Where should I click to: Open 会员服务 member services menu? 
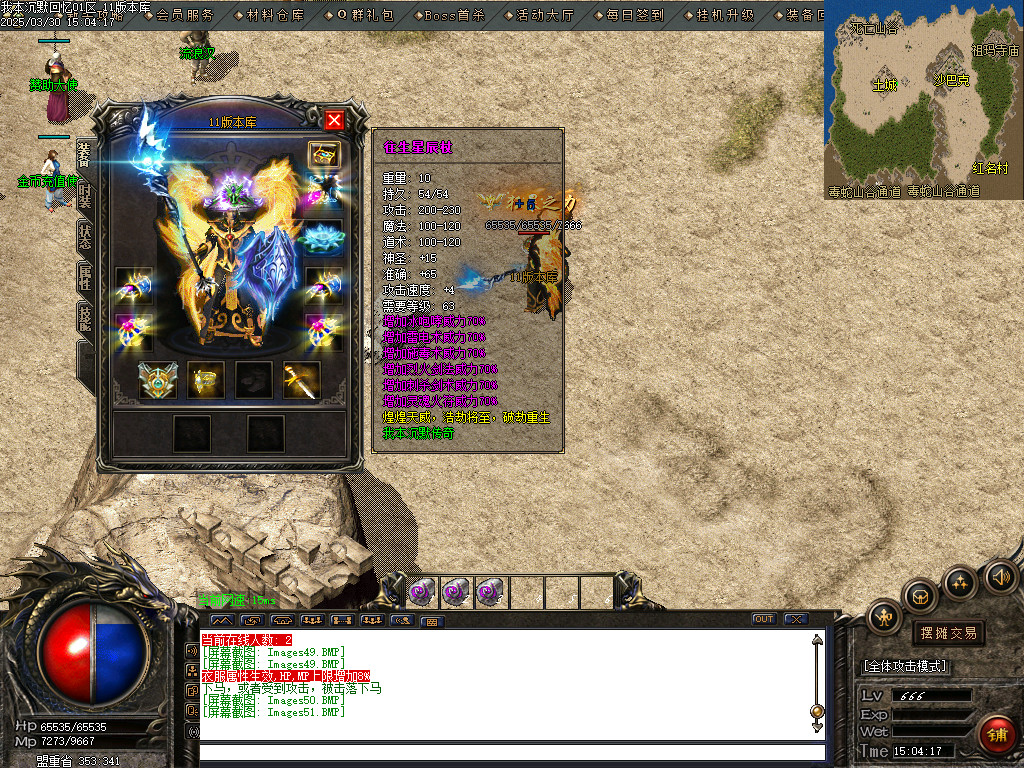[185, 15]
